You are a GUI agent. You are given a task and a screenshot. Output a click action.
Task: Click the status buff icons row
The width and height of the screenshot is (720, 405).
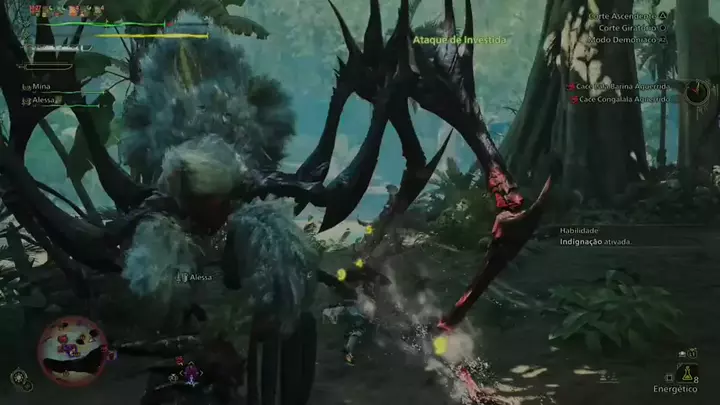coord(66,10)
